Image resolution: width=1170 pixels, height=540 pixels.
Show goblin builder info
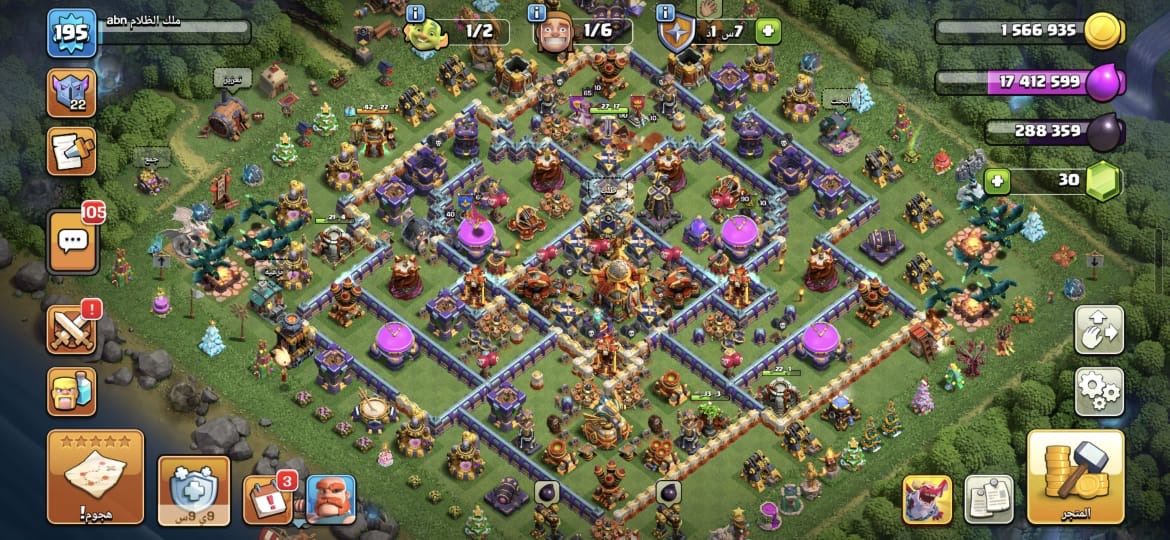click(417, 14)
